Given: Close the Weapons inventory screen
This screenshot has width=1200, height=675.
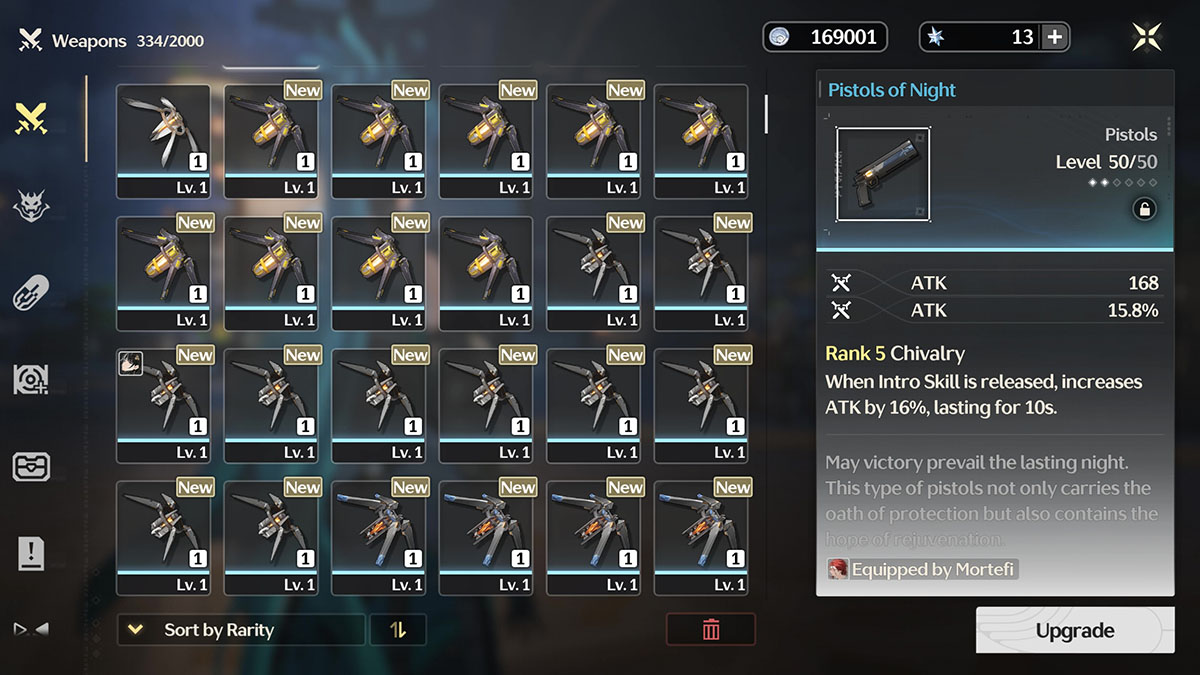Looking at the screenshot, I should pyautogui.click(x=1146, y=37).
